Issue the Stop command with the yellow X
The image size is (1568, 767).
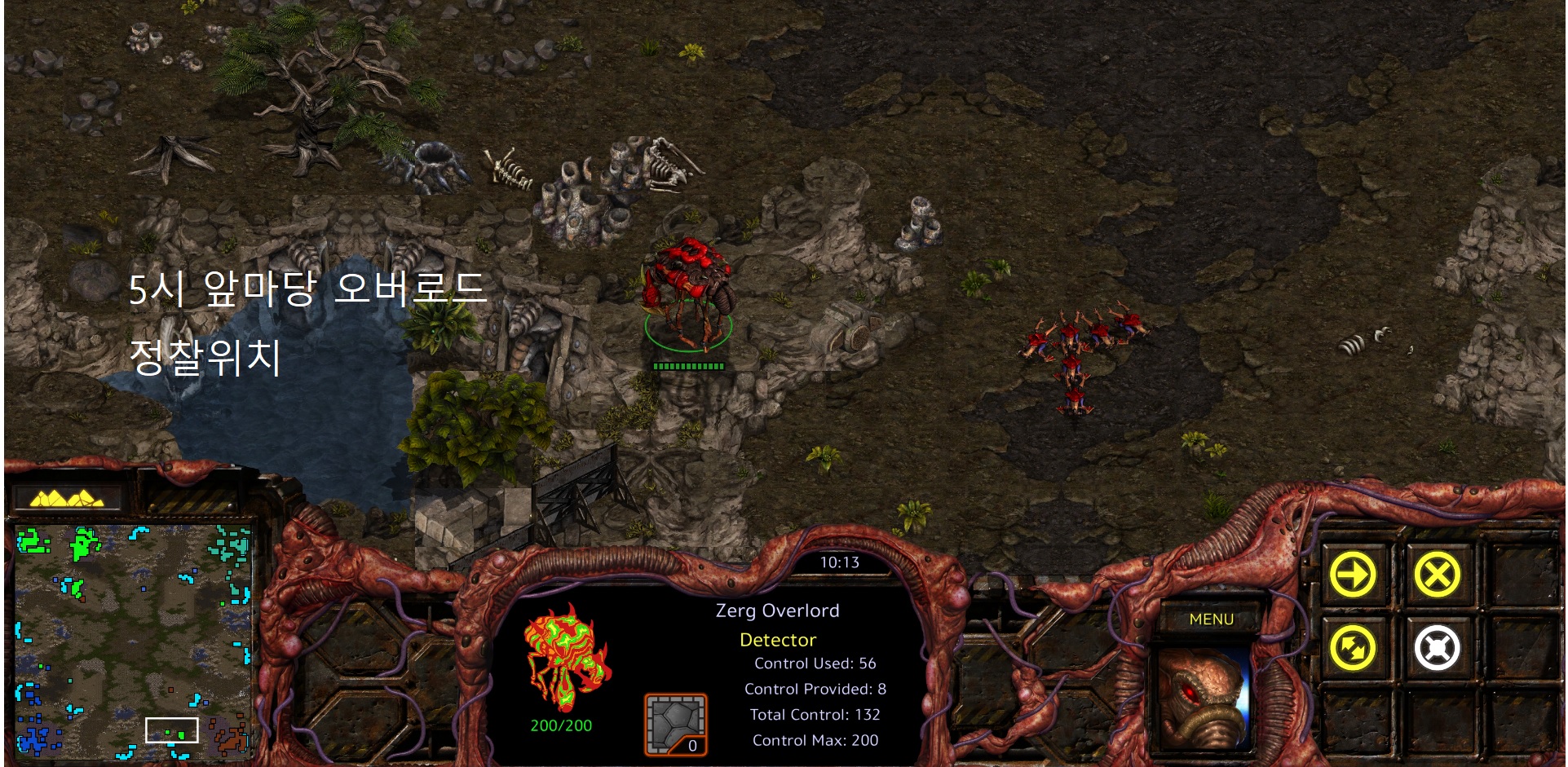tap(1438, 575)
